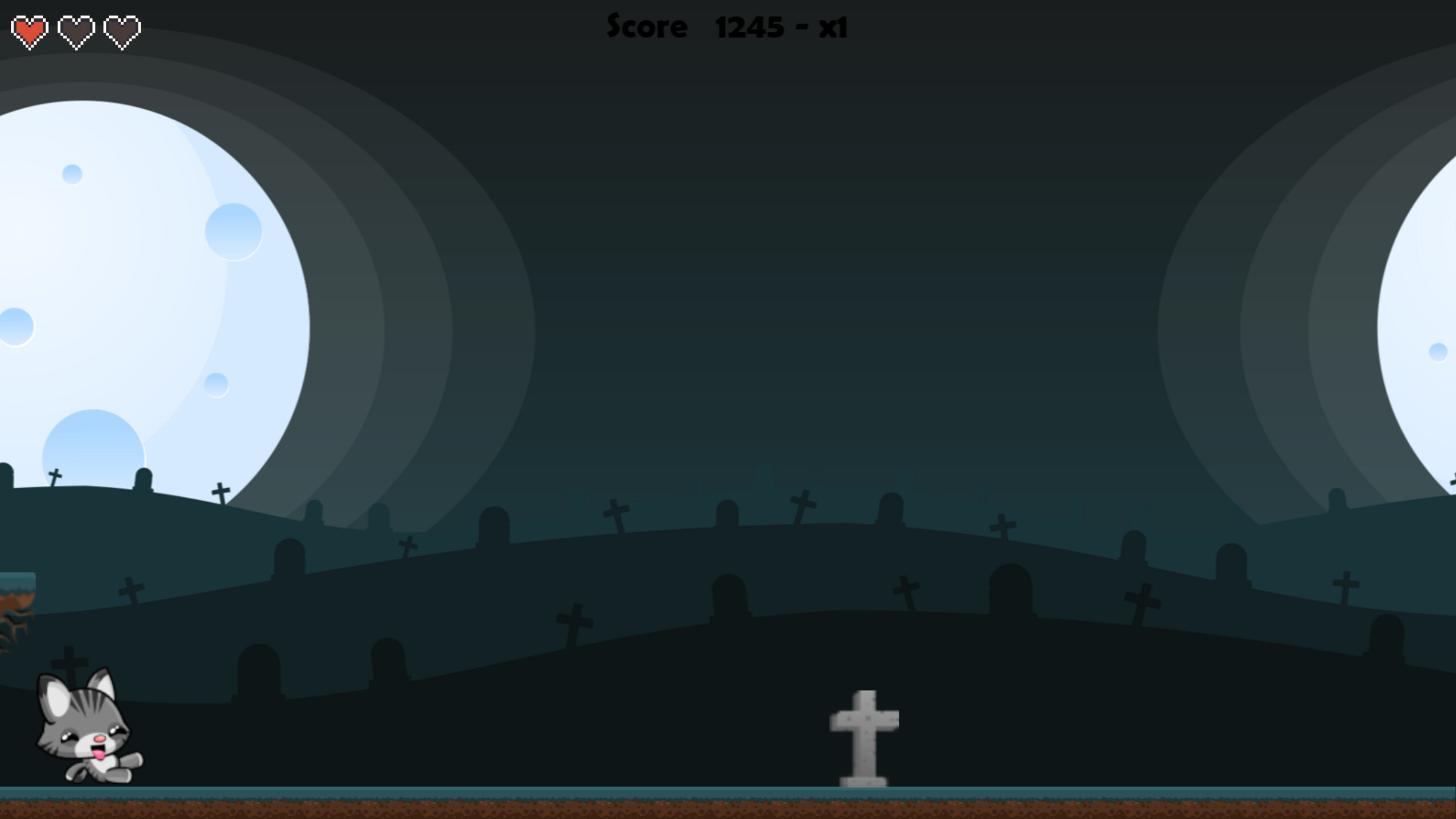Toggle the first heart in the health bar

tap(30, 30)
